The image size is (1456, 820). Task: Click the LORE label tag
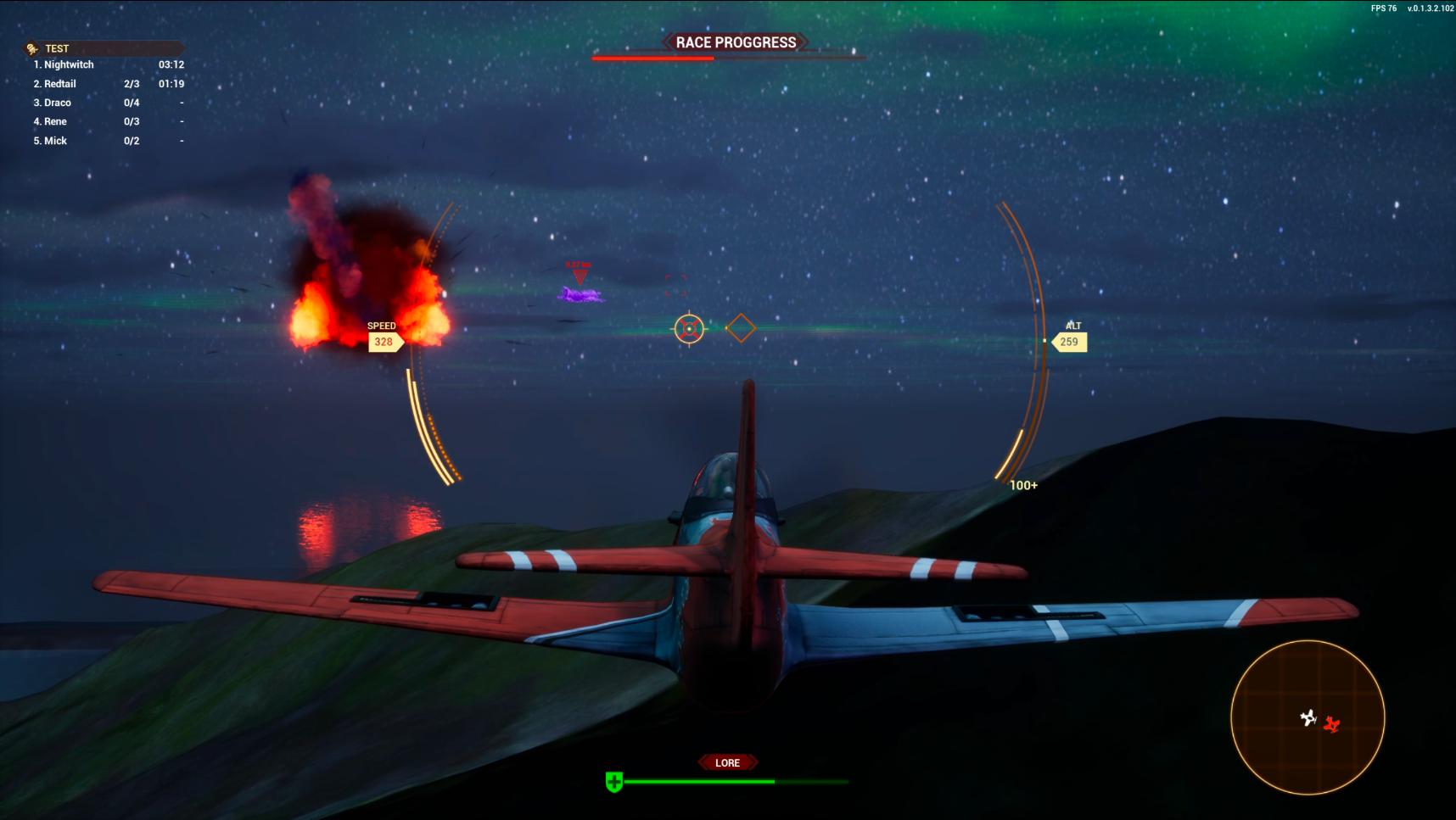tap(727, 762)
